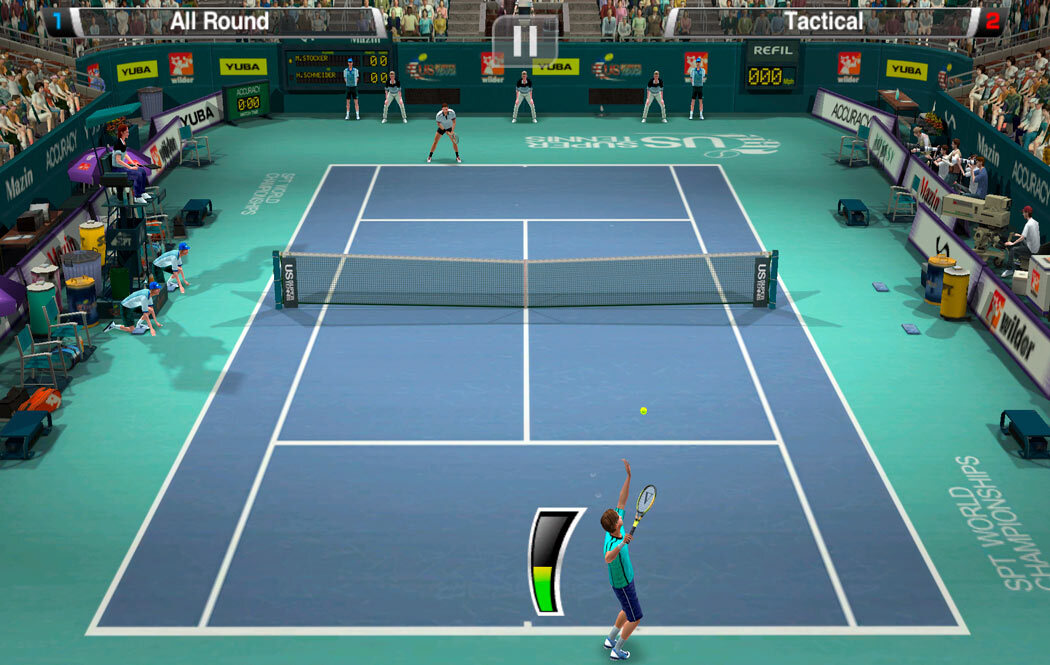1050x665 pixels.
Task: Pause the match with the pause button
Action: [525, 40]
